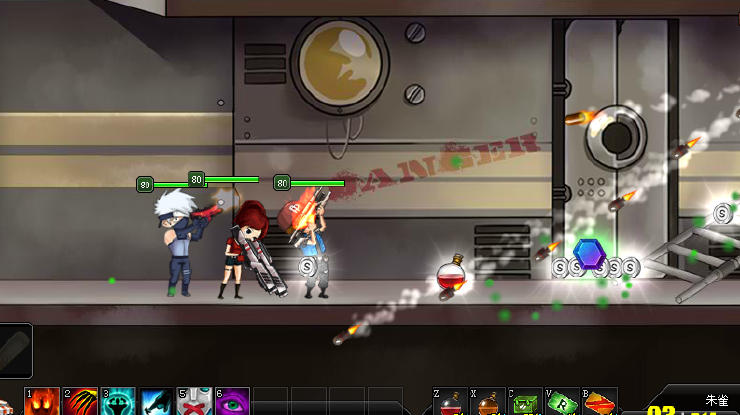
Task: Use the orange potion in slot X
Action: coord(489,404)
